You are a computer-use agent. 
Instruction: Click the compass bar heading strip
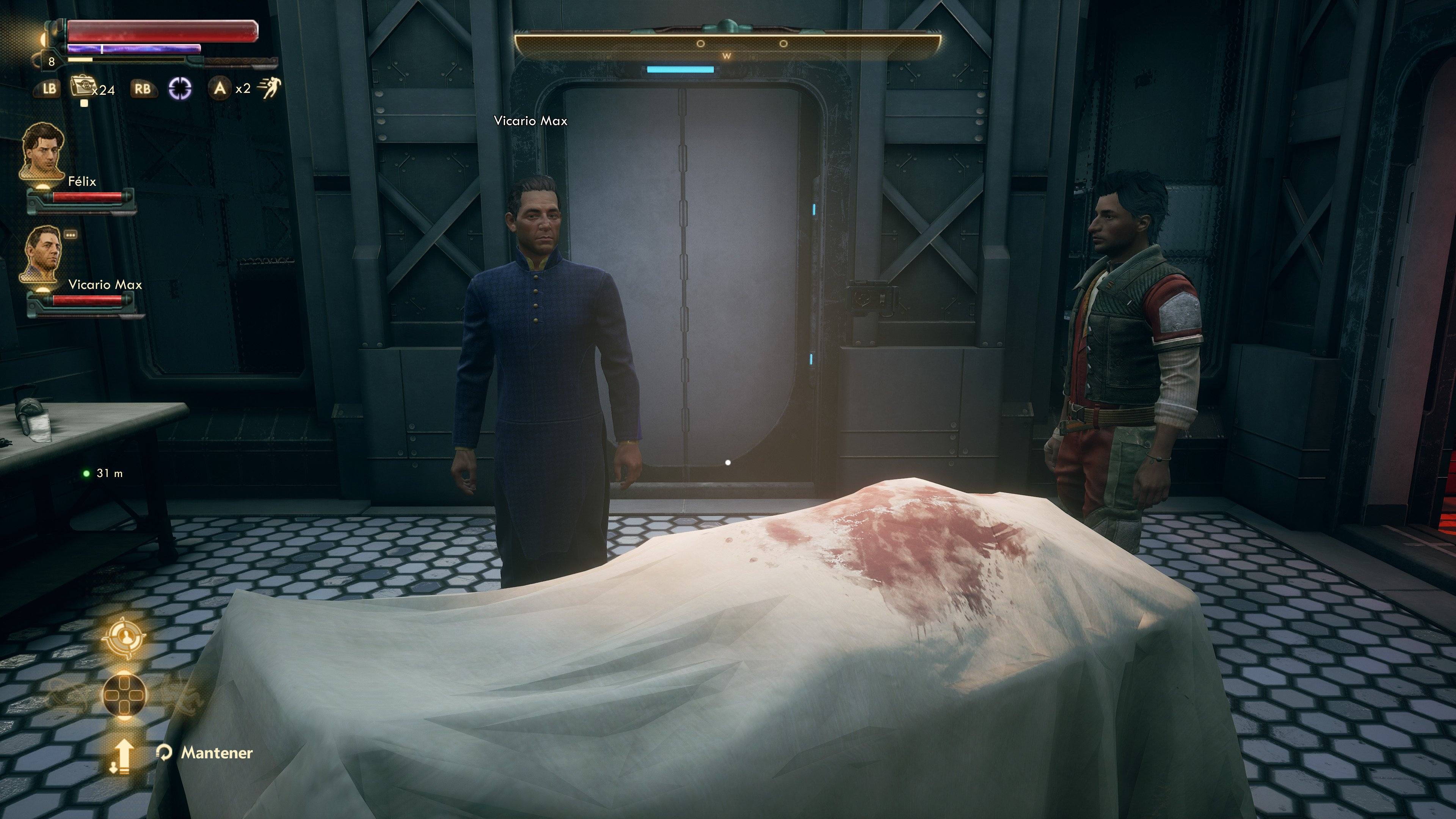click(x=728, y=44)
